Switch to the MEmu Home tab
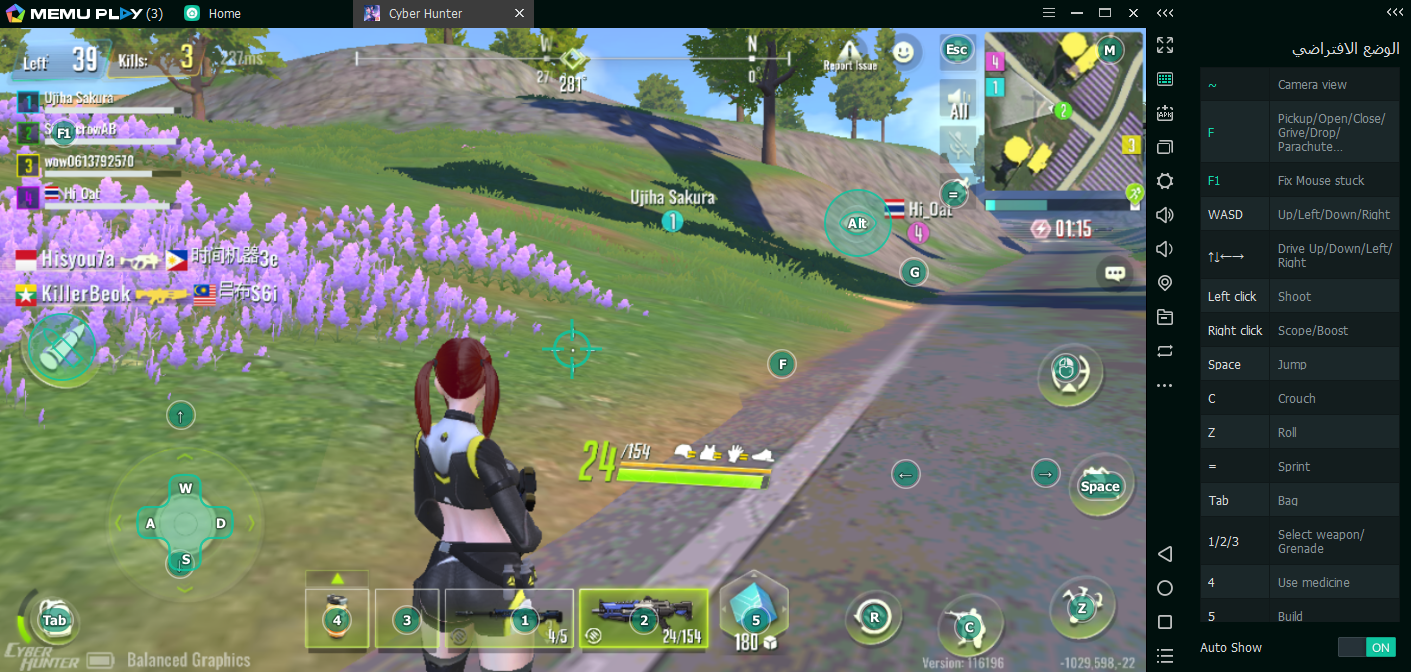1411x672 pixels. (x=213, y=14)
